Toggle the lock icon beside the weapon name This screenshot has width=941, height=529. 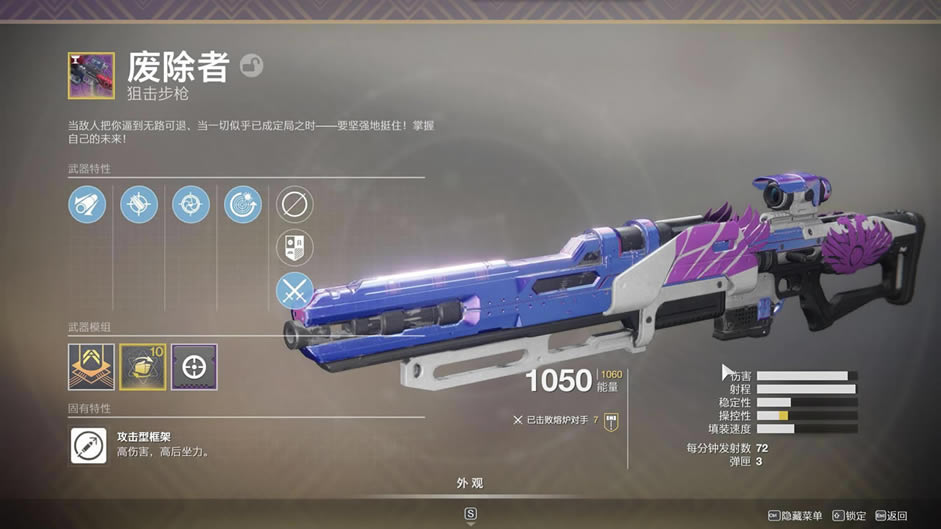252,67
